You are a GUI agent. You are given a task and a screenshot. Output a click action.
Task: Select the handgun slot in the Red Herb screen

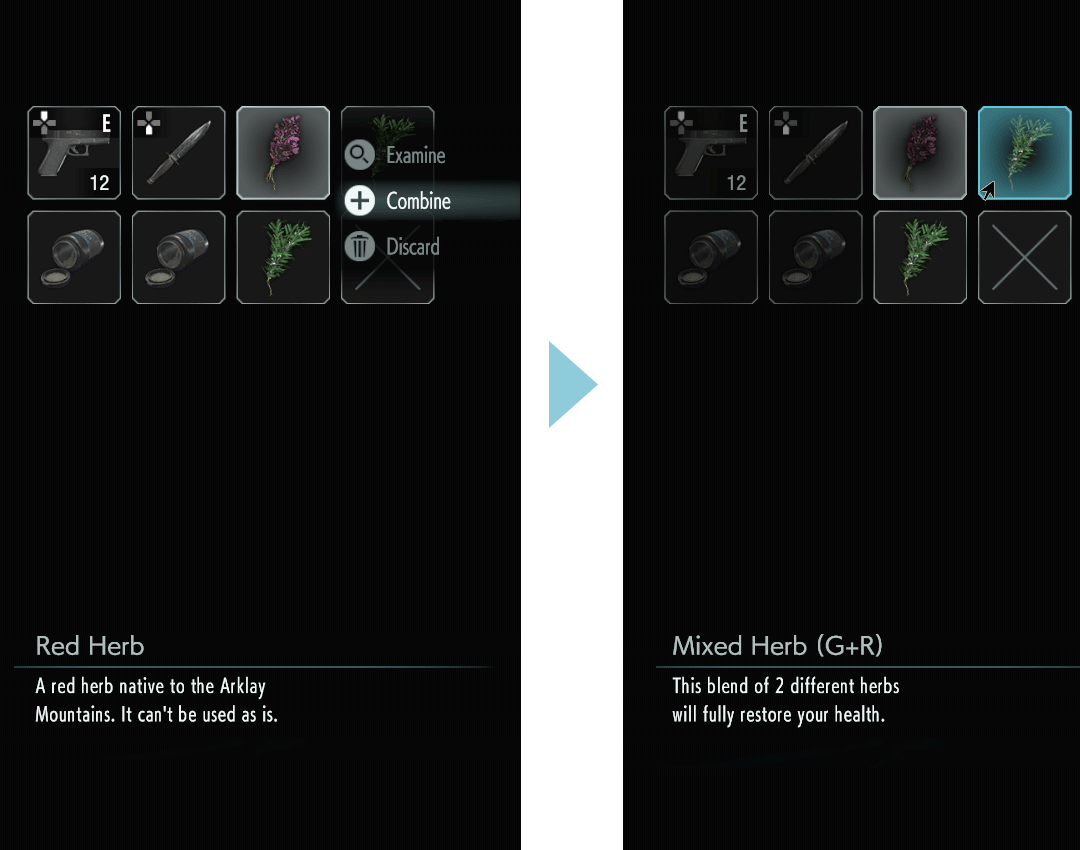coord(74,153)
